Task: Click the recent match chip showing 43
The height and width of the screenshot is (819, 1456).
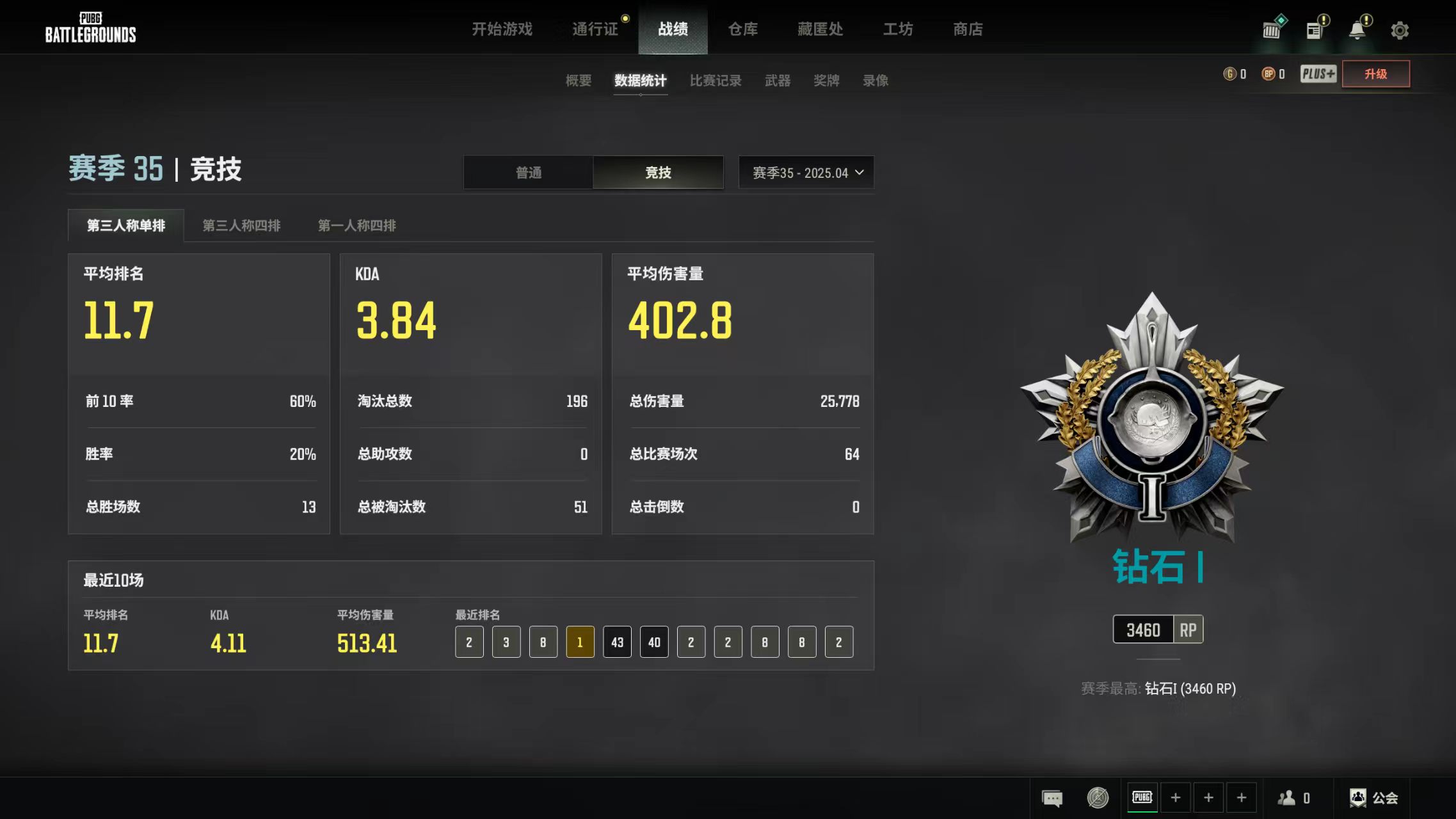Action: click(616, 642)
